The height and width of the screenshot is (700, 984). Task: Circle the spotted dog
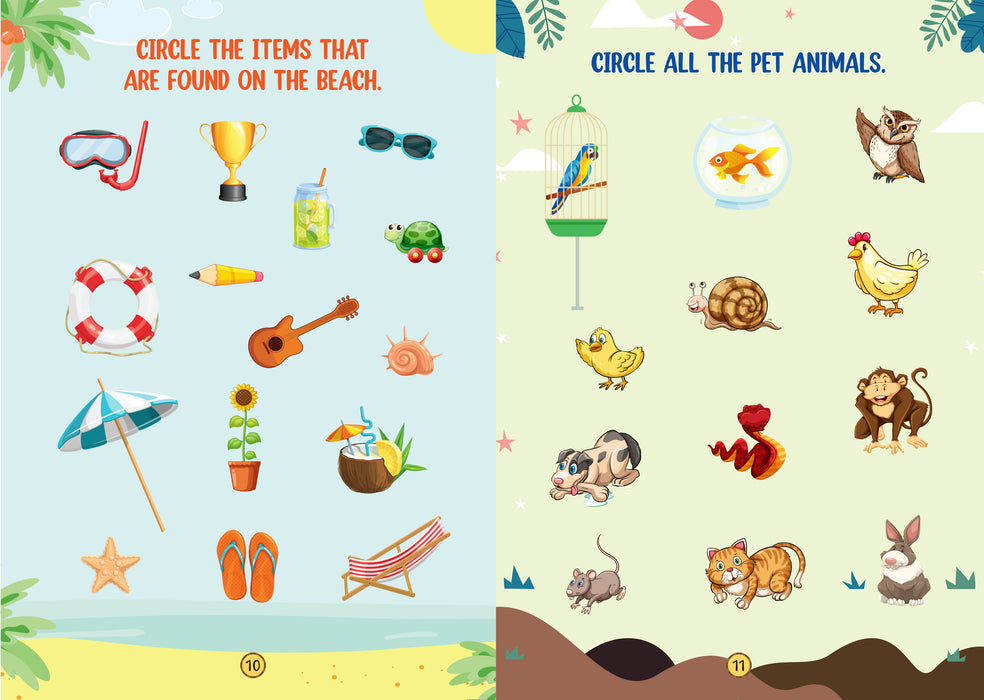(594, 465)
